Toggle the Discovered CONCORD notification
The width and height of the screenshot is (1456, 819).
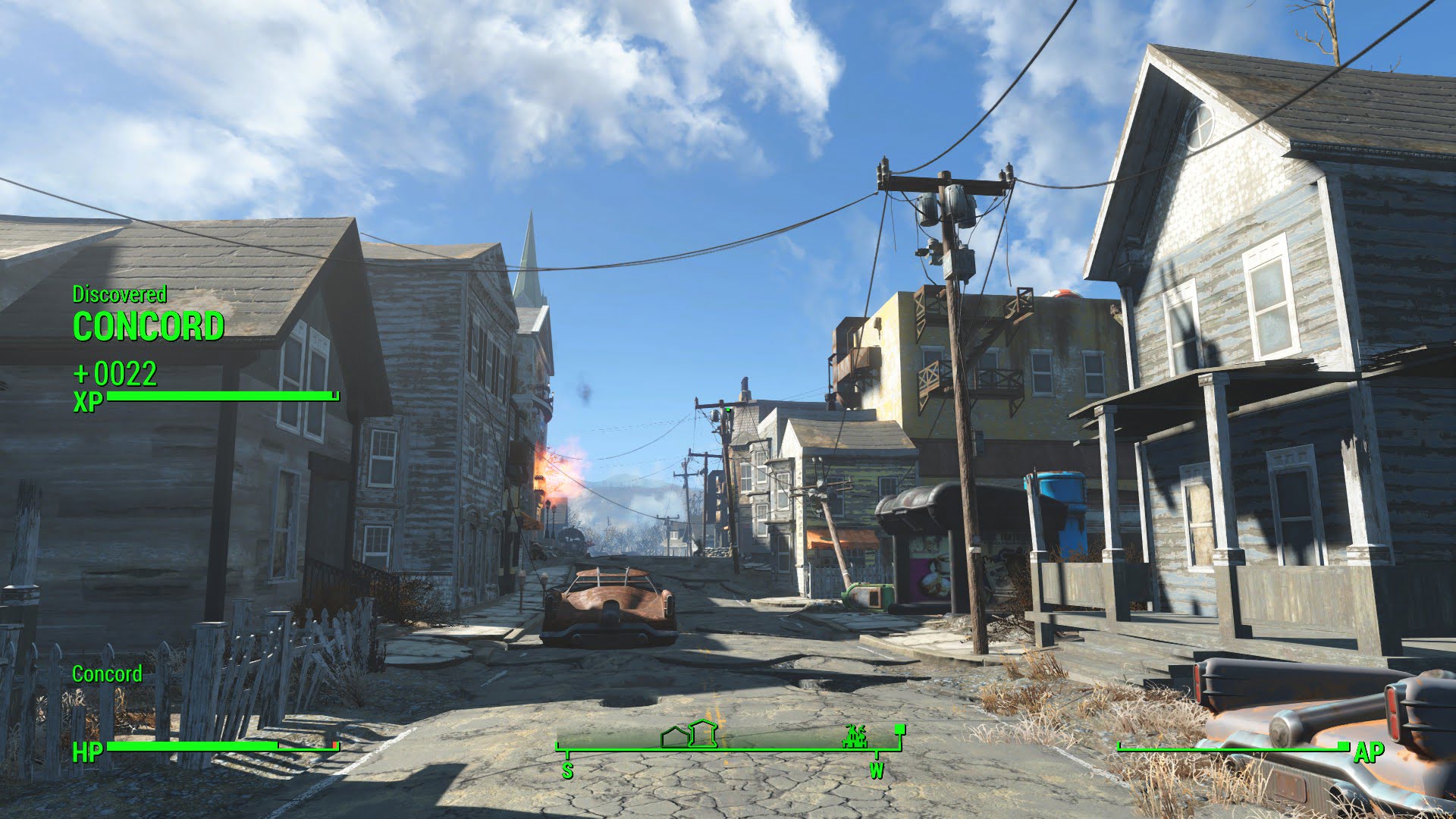click(x=149, y=314)
